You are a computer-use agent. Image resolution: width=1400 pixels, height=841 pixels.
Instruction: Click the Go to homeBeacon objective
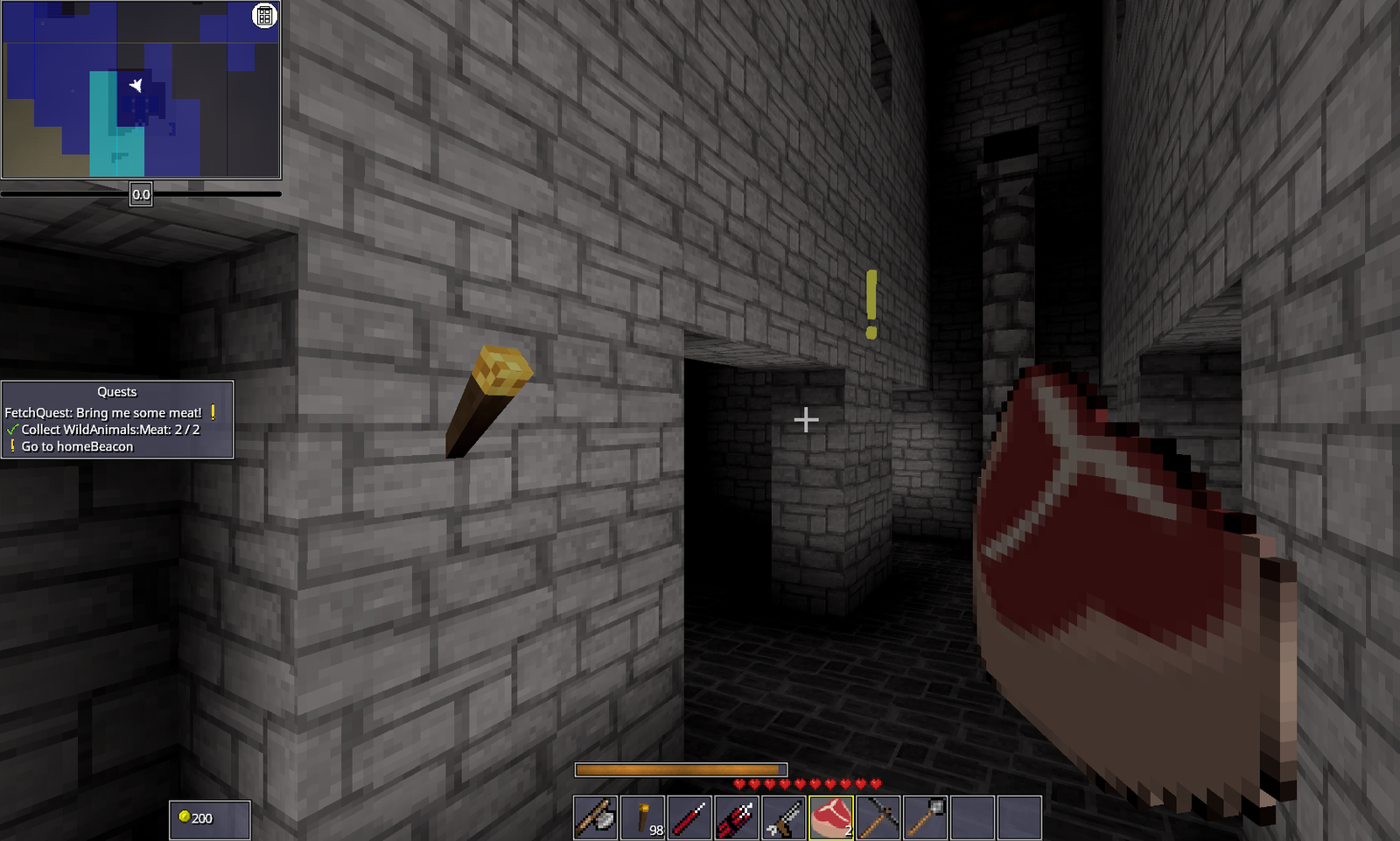click(x=77, y=446)
